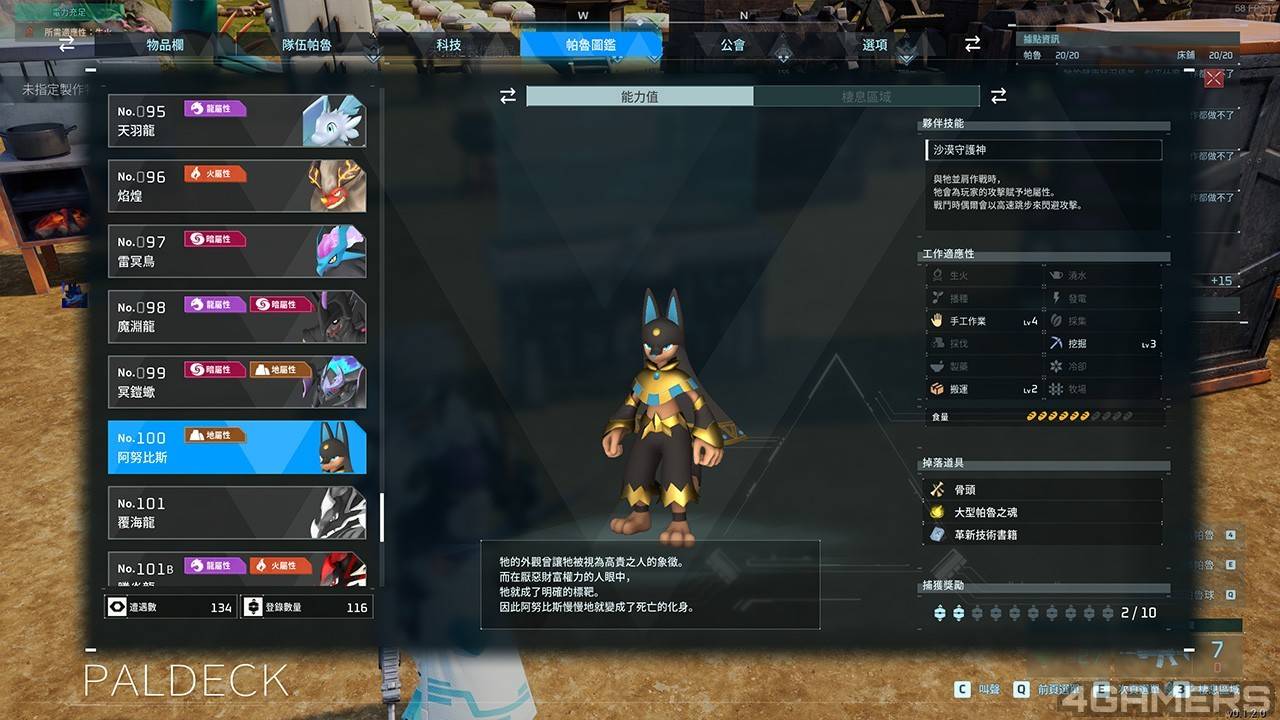This screenshot has width=1280, height=720.
Task: Switch to the 棲息區域 habitat tab
Action: [x=866, y=96]
